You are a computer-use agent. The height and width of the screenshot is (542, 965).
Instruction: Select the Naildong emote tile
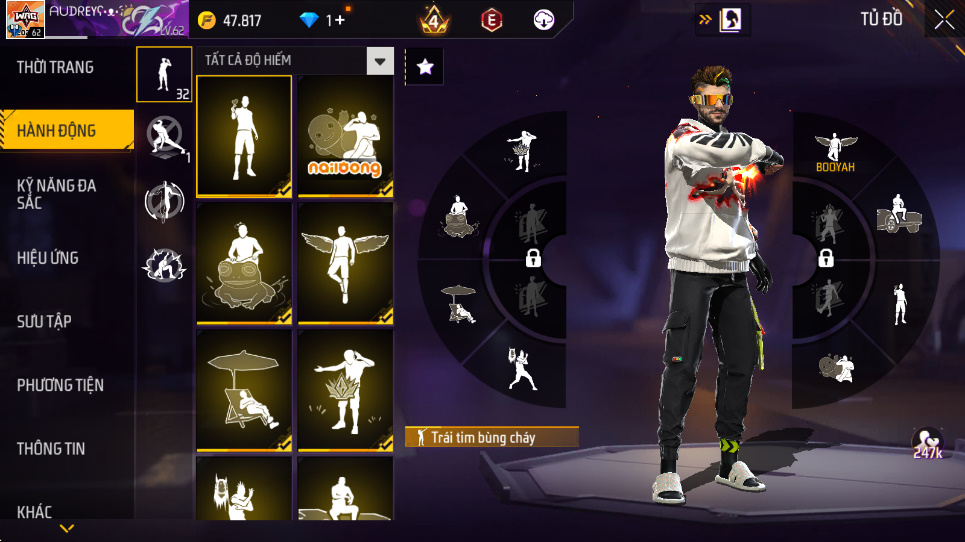pyautogui.click(x=345, y=137)
